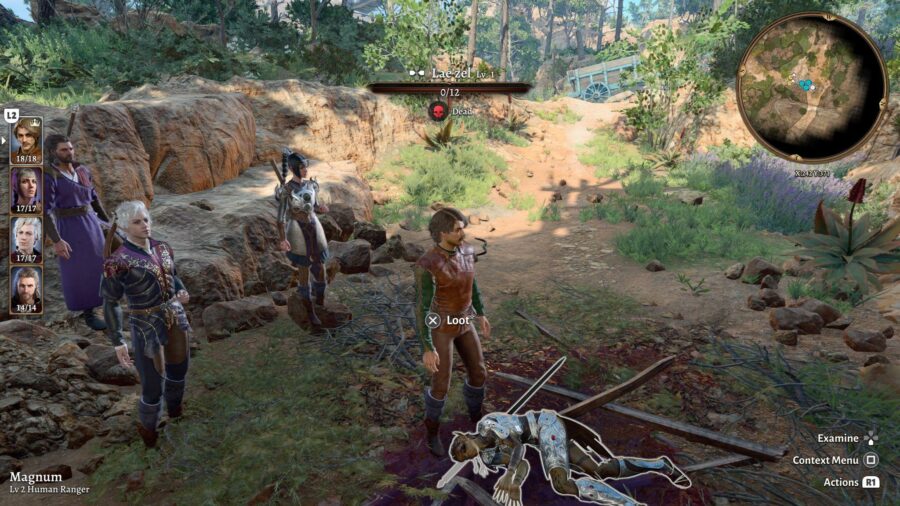Image resolution: width=900 pixels, height=506 pixels.
Task: Open the circular minimap
Action: (811, 87)
